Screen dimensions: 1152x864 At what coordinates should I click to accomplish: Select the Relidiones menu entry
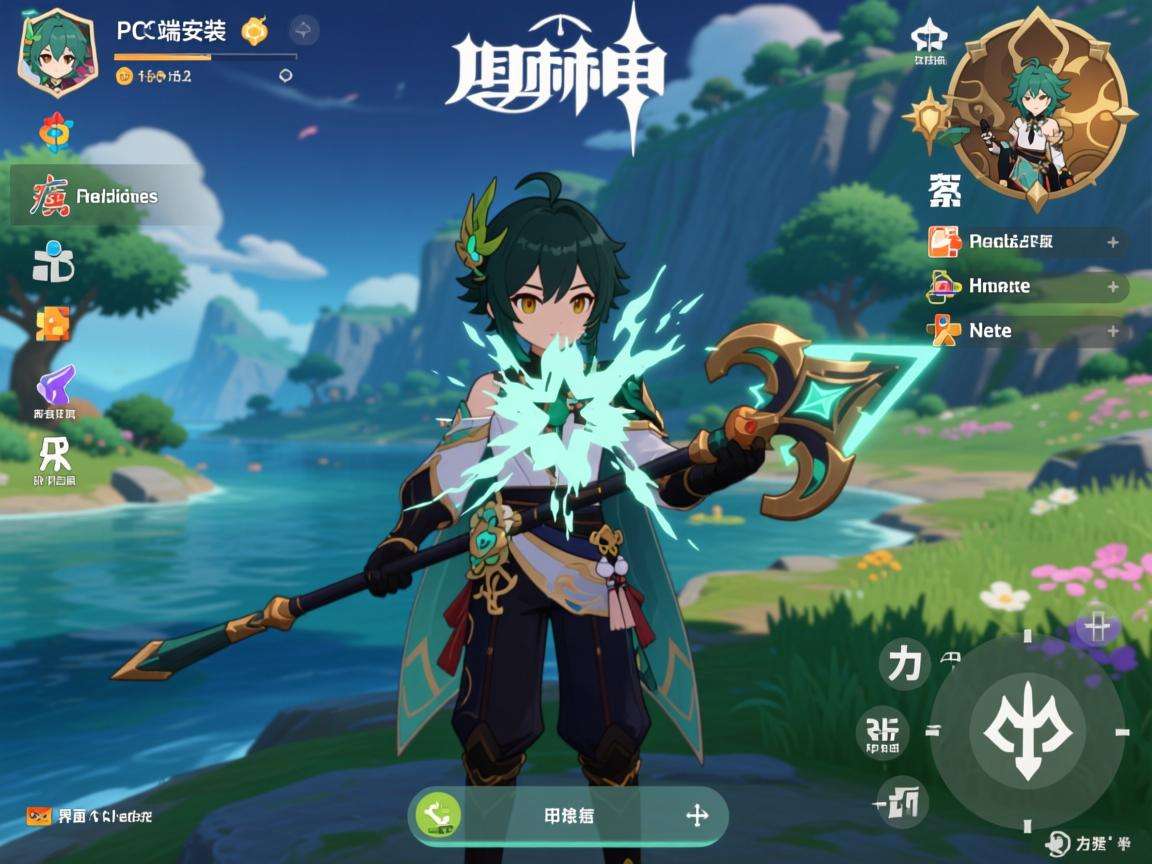98,196
